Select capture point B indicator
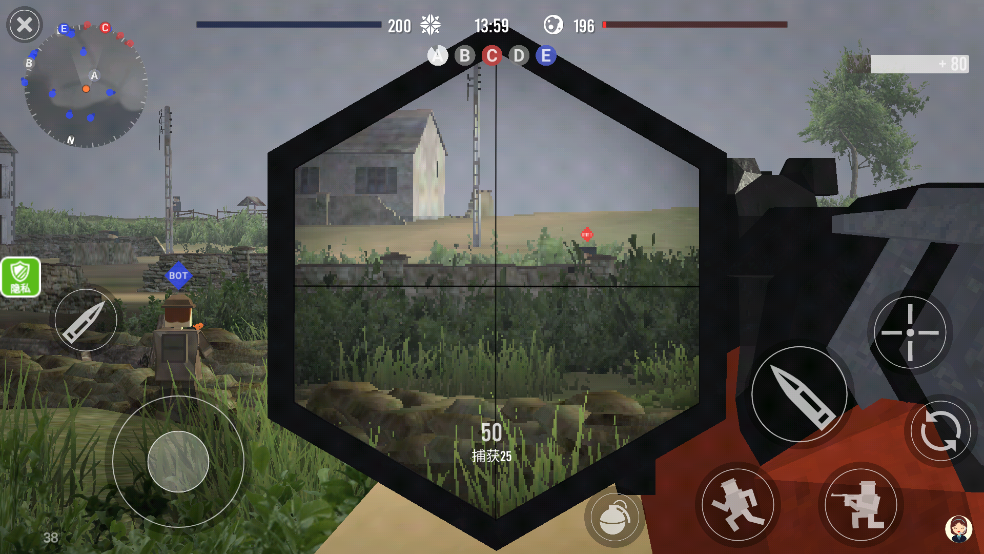 tap(464, 56)
